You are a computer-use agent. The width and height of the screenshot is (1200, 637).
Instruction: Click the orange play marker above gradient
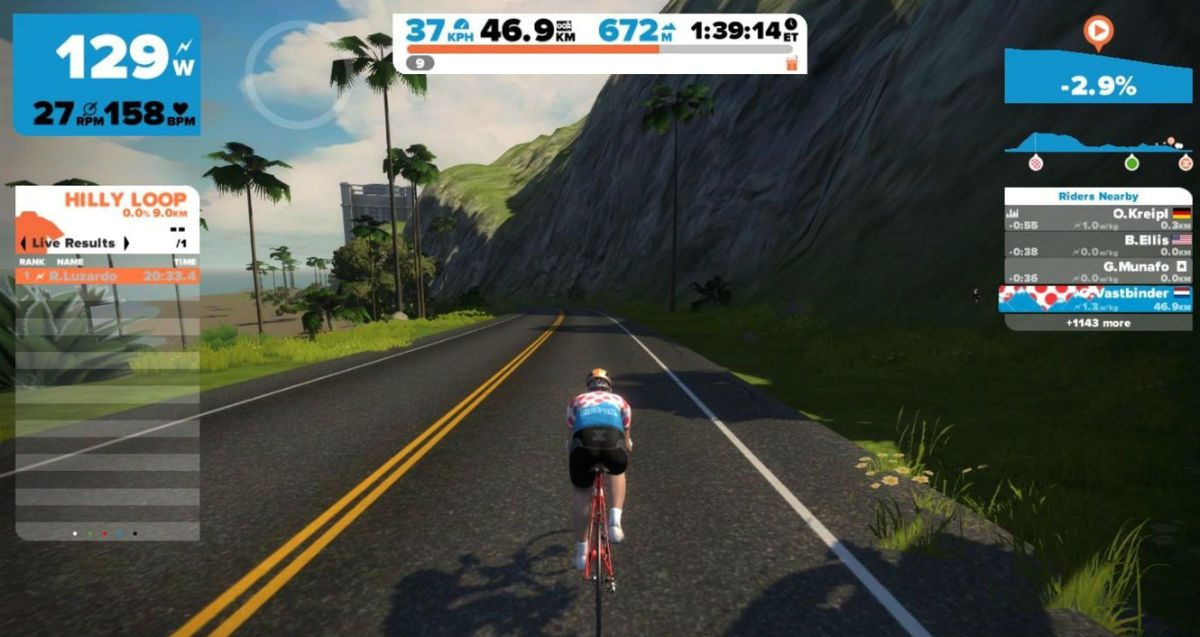click(1097, 33)
